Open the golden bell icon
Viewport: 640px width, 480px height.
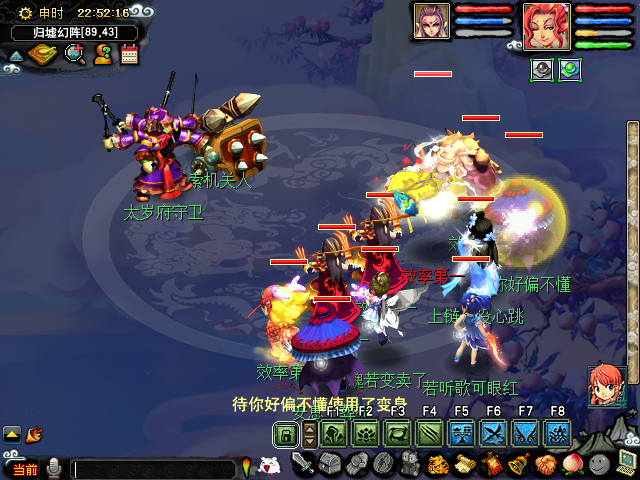click(x=518, y=465)
